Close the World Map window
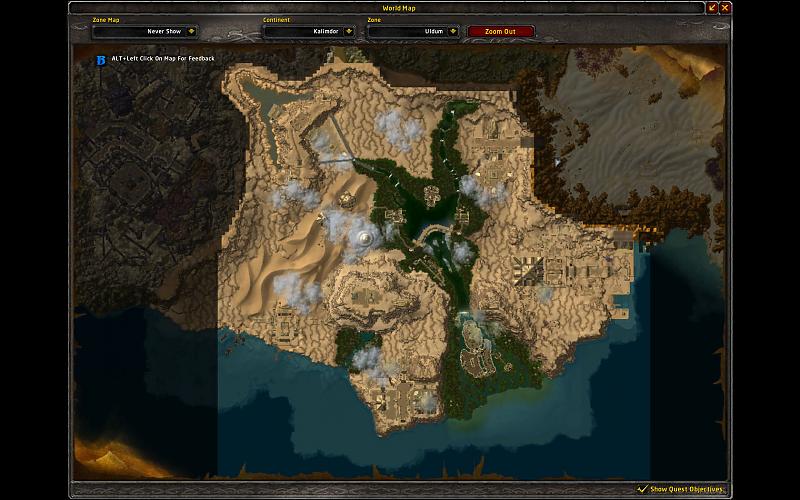This screenshot has width=800, height=500. 726,7
